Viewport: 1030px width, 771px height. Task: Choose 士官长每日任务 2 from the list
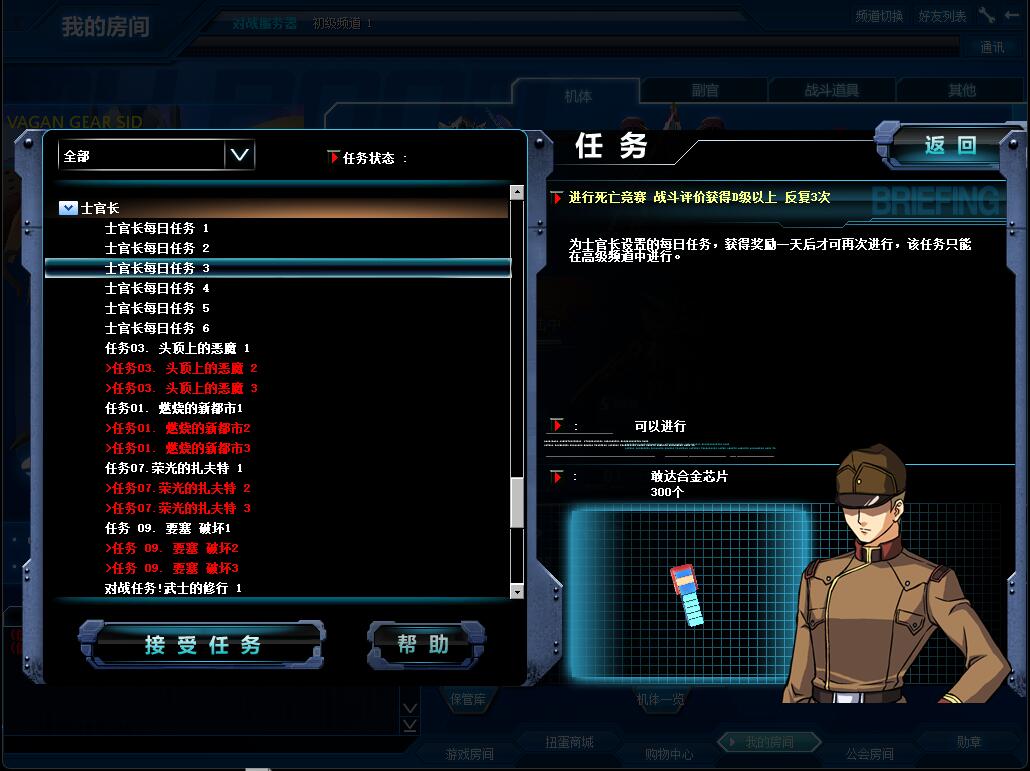pos(157,248)
